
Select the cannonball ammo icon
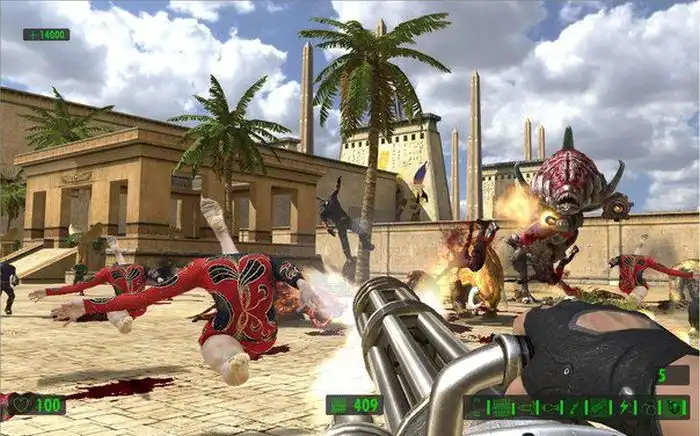click(648, 407)
